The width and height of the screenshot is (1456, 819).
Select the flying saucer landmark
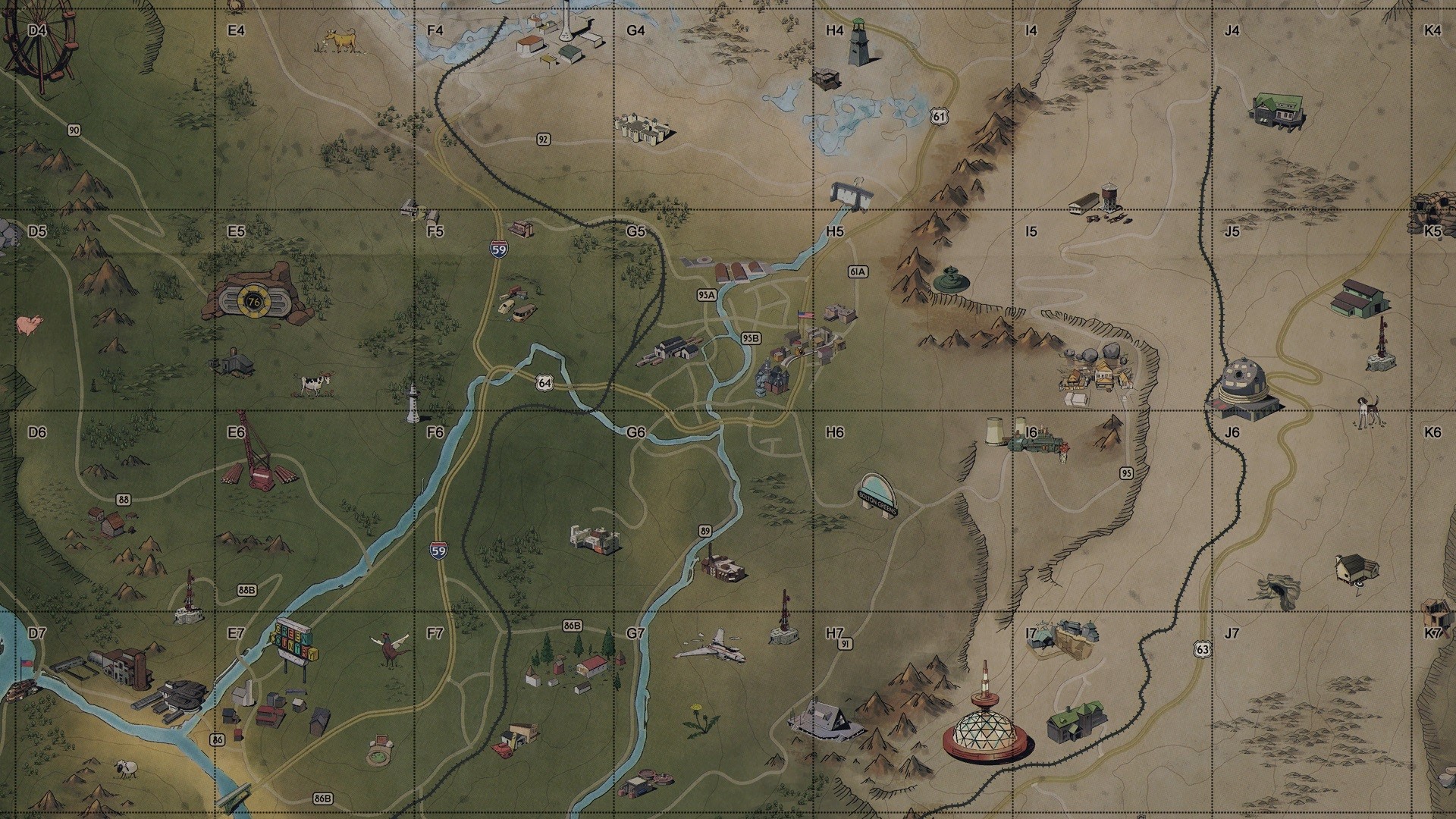[x=950, y=281]
